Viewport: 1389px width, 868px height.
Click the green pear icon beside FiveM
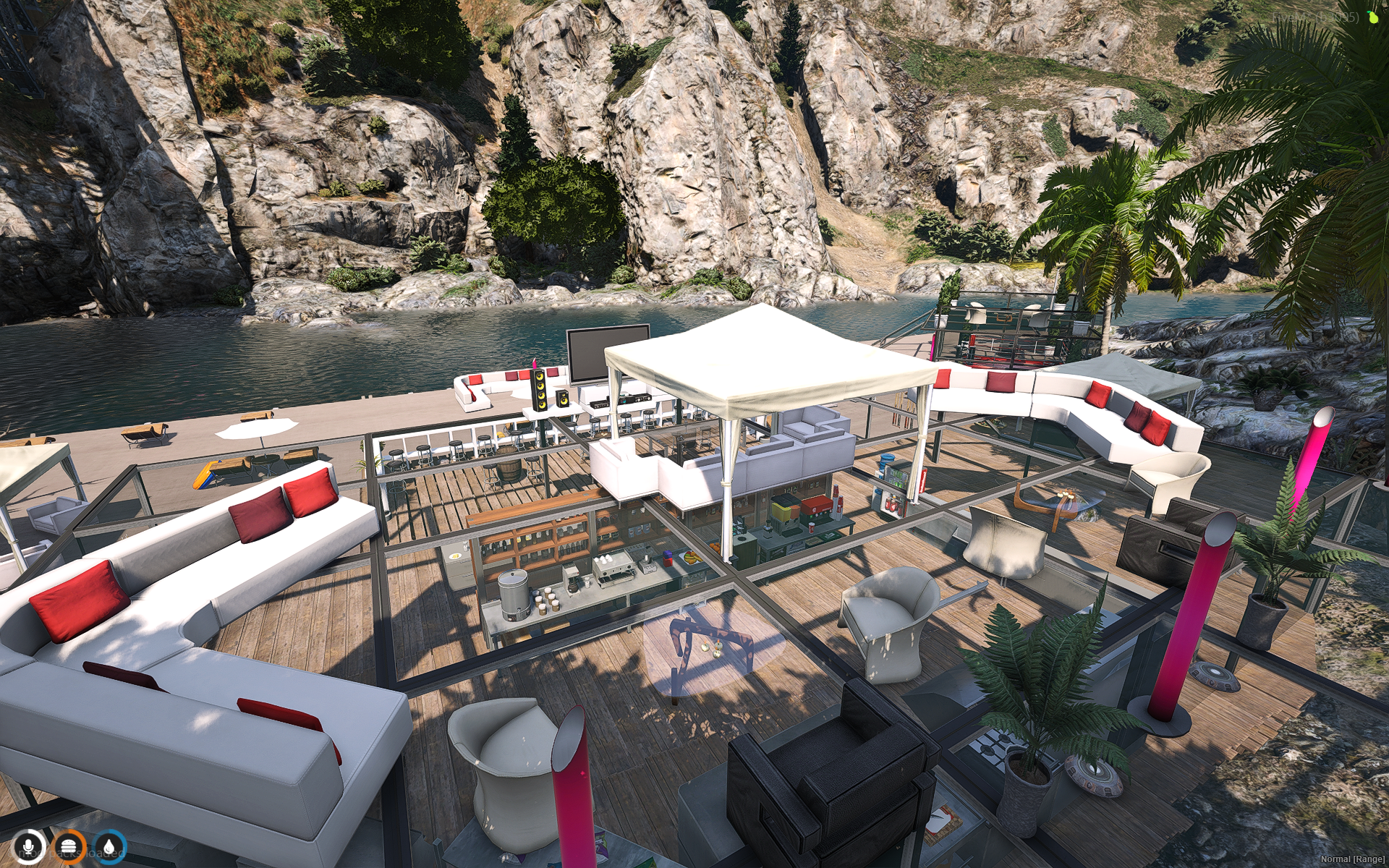click(1372, 17)
